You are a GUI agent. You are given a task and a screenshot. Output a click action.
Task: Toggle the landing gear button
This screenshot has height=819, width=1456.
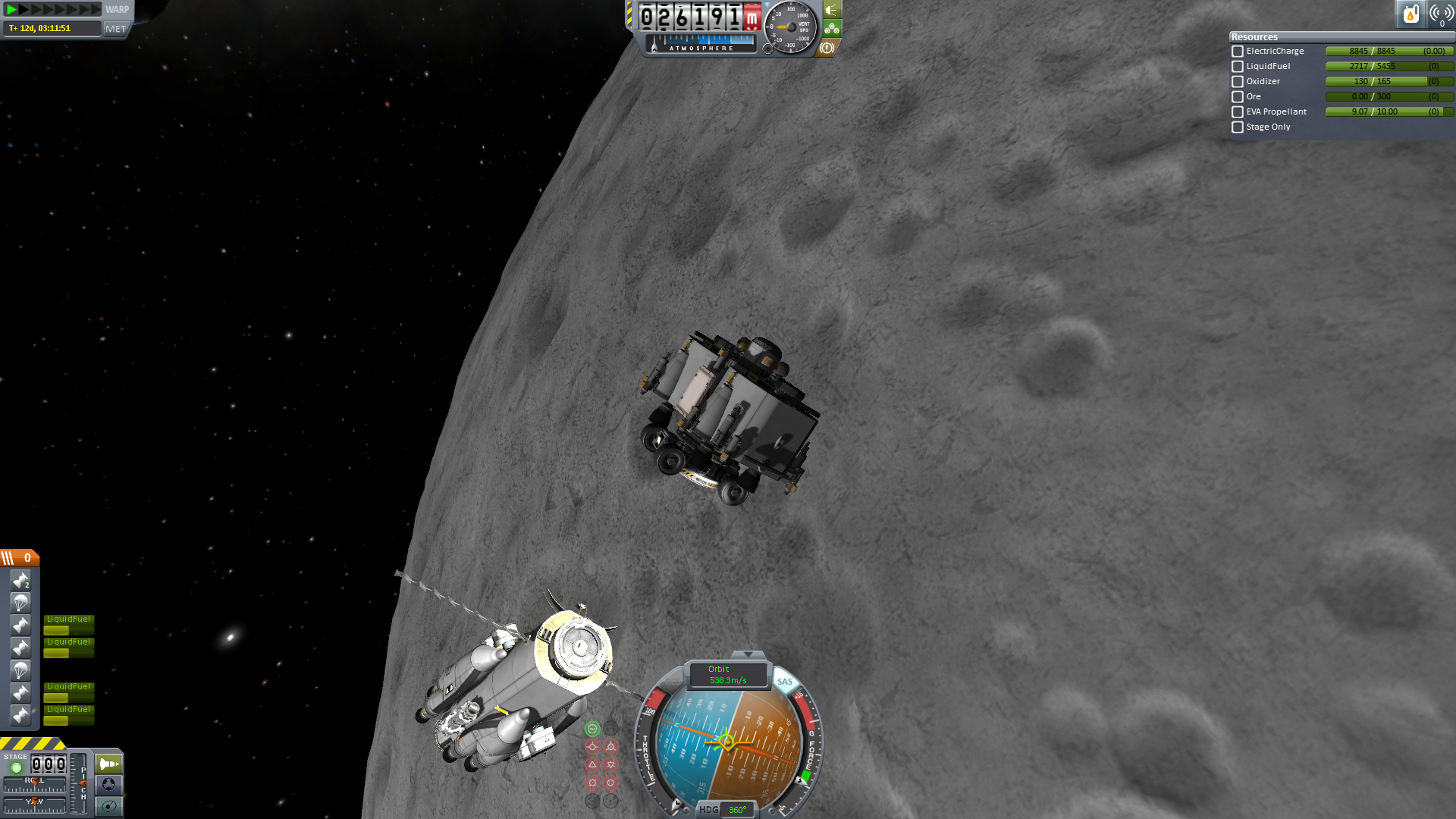(x=832, y=29)
